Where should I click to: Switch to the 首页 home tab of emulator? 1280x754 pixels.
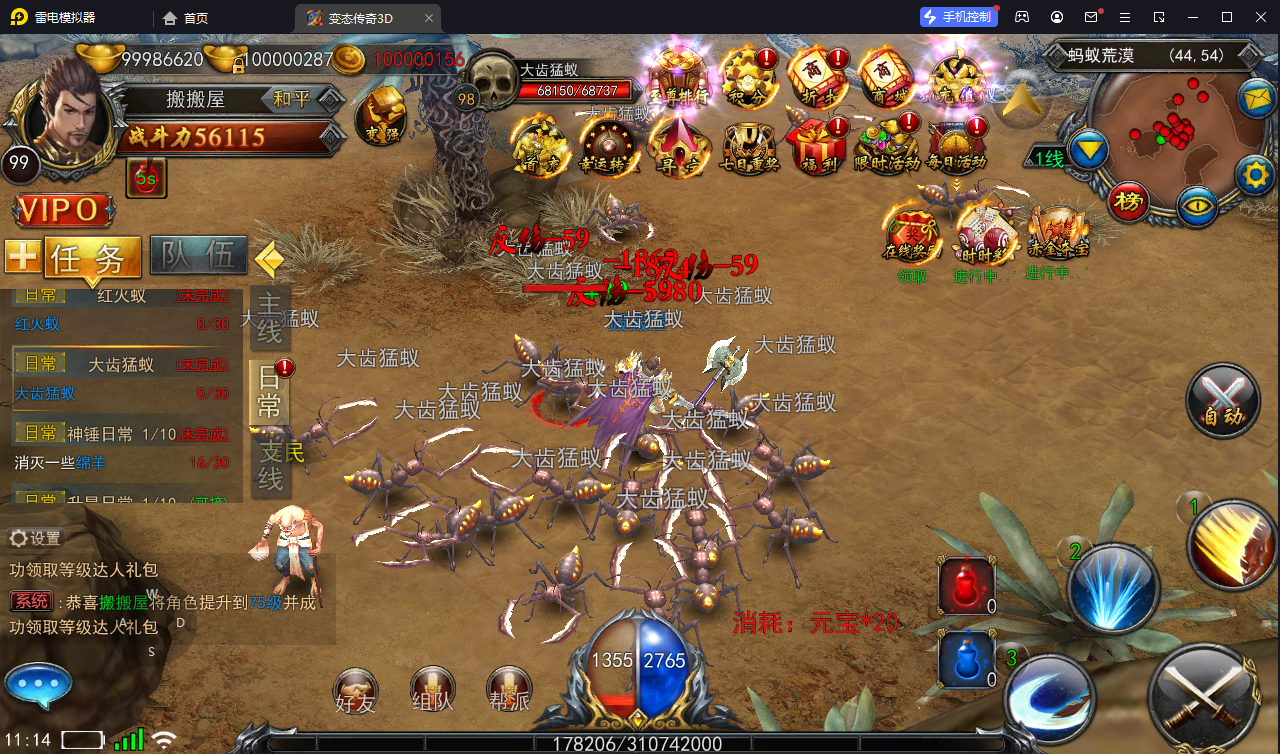[186, 18]
